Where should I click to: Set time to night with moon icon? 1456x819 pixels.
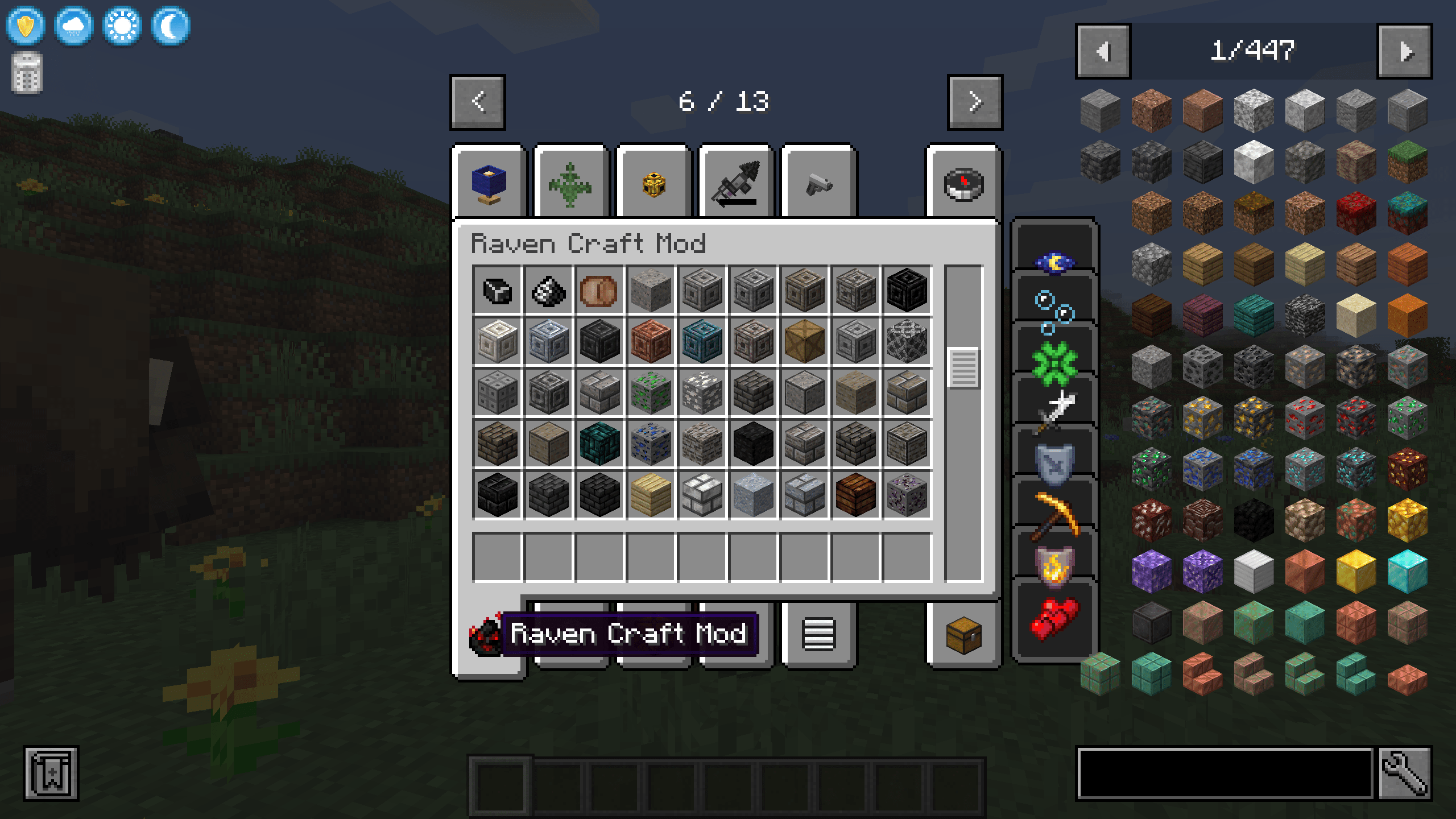click(171, 26)
